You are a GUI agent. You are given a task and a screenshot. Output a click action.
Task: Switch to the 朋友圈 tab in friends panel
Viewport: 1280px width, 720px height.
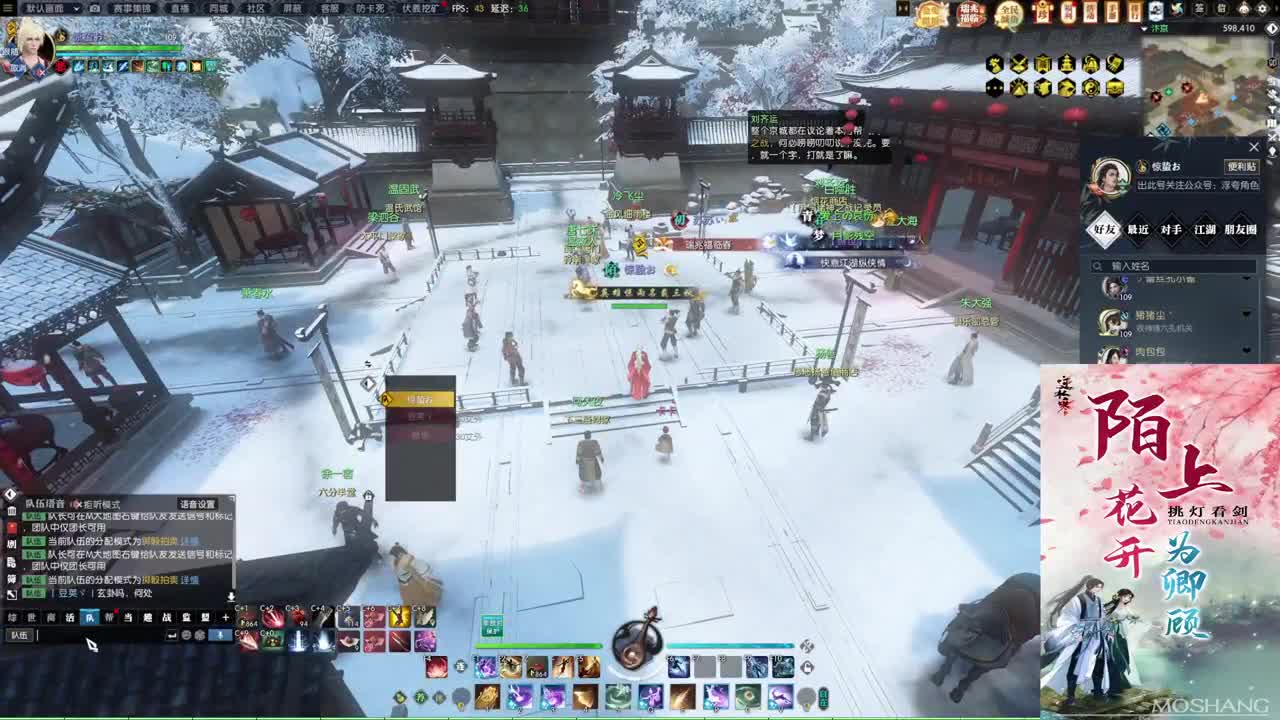coord(1242,230)
